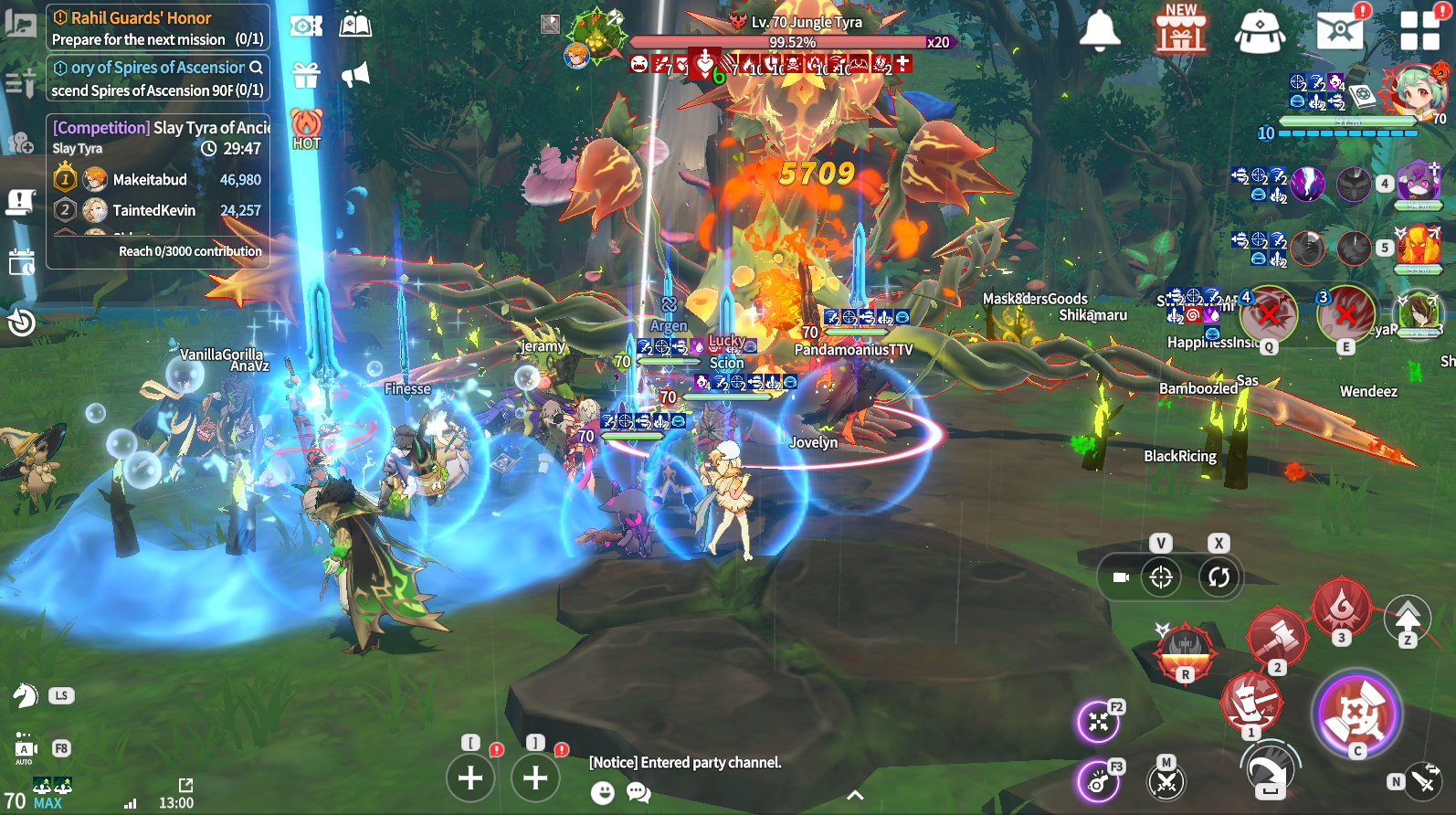Open the emoji smiley menu
This screenshot has height=815, width=1456.
(x=603, y=792)
